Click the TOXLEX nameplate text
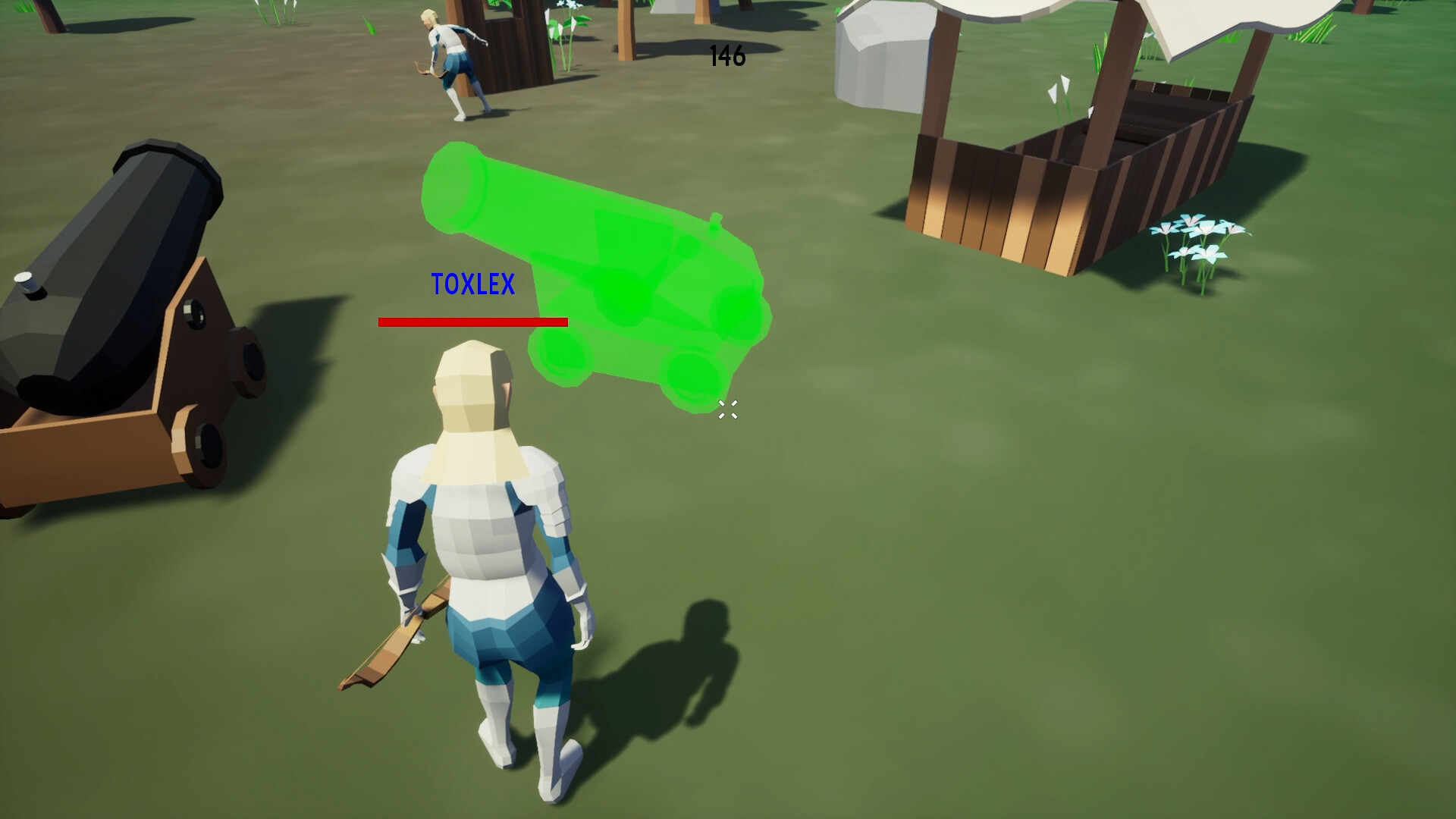This screenshot has width=1456, height=819. (x=474, y=284)
